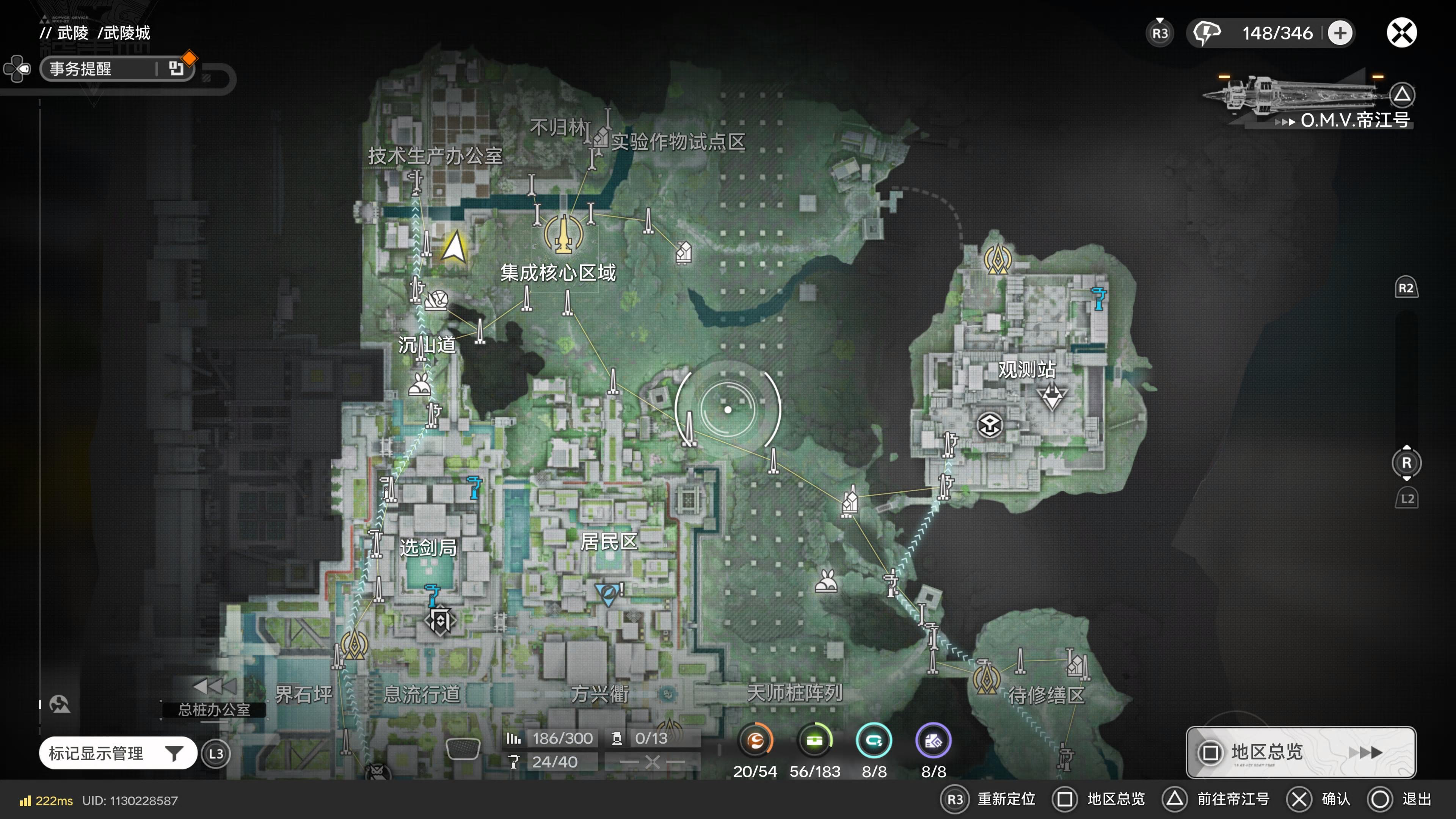Screen dimensions: 1456x819
Task: Show the purple collectible counter 8/8
Action: pos(933,741)
